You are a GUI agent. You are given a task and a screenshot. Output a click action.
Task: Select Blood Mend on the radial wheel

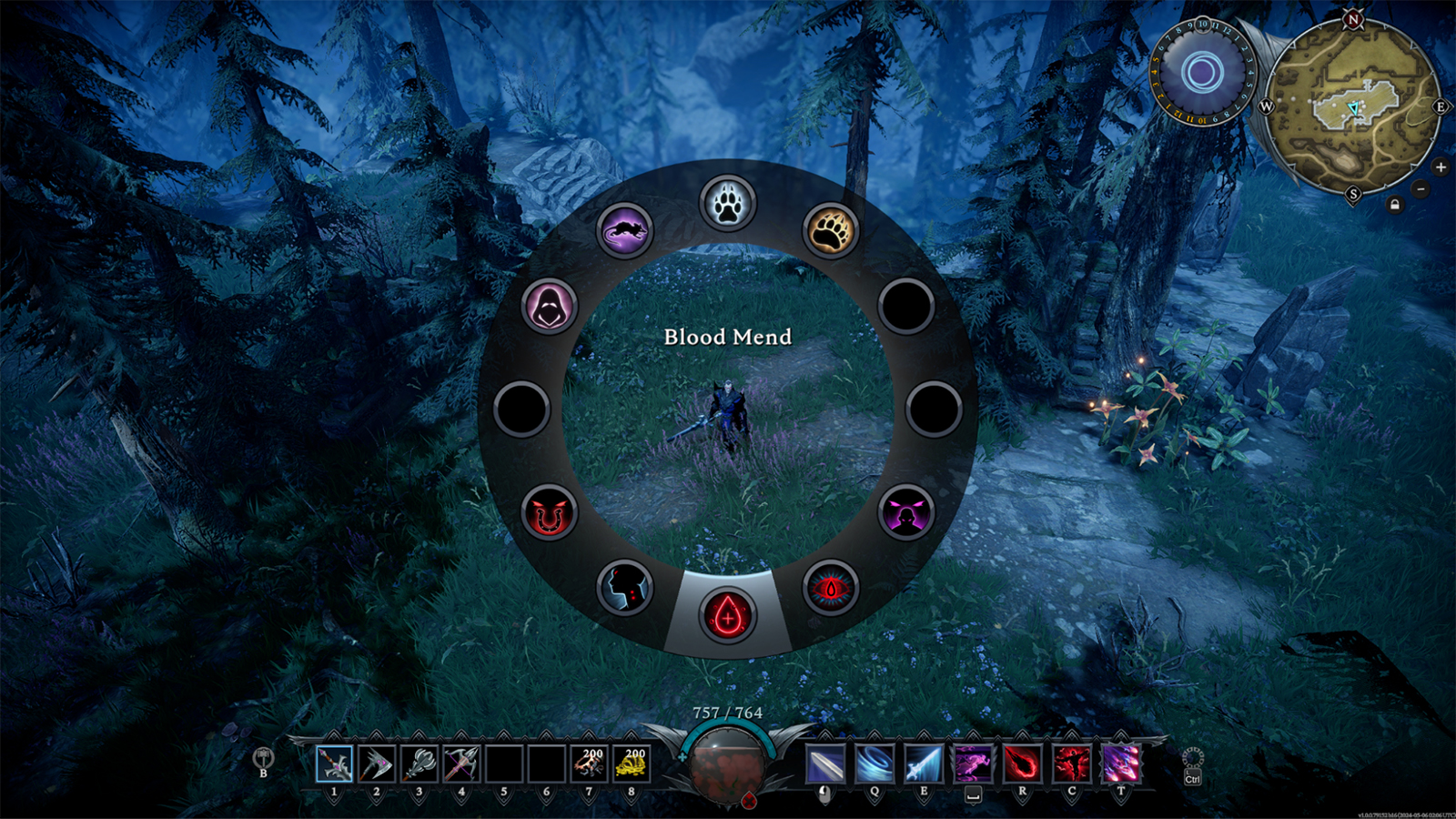tap(727, 615)
